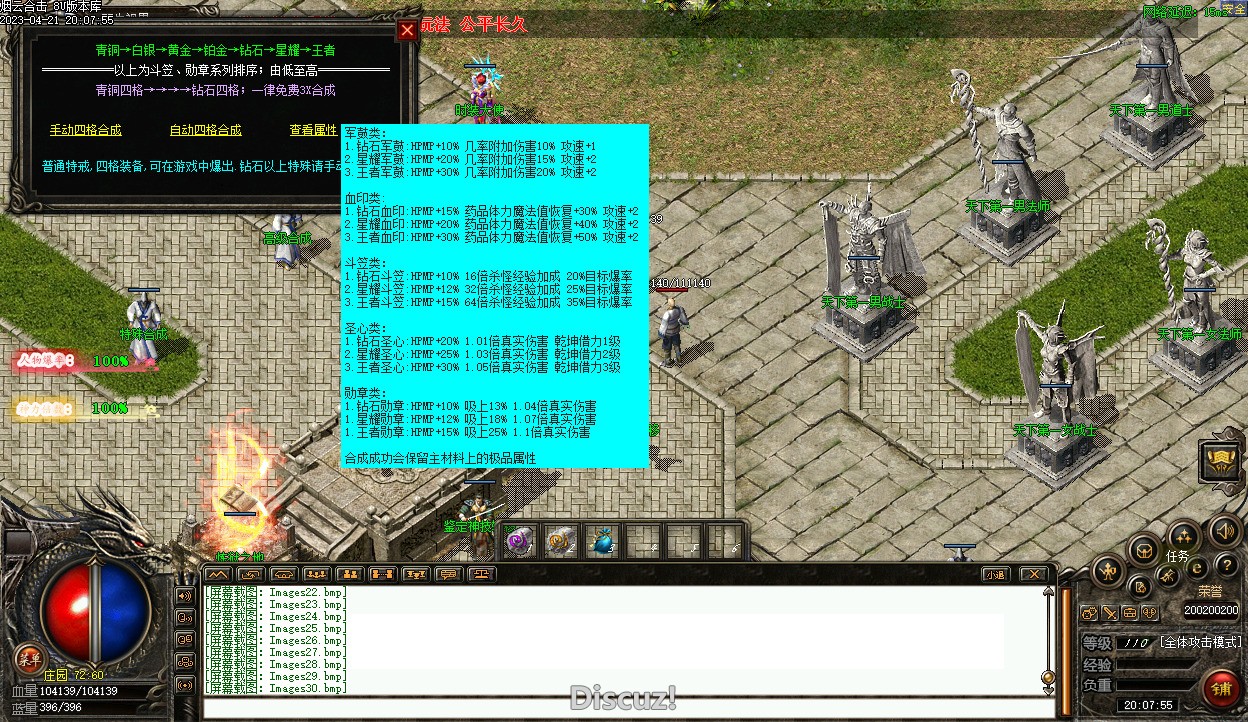Open the 查看属性 link
Image resolution: width=1248 pixels, height=722 pixels.
(313, 130)
